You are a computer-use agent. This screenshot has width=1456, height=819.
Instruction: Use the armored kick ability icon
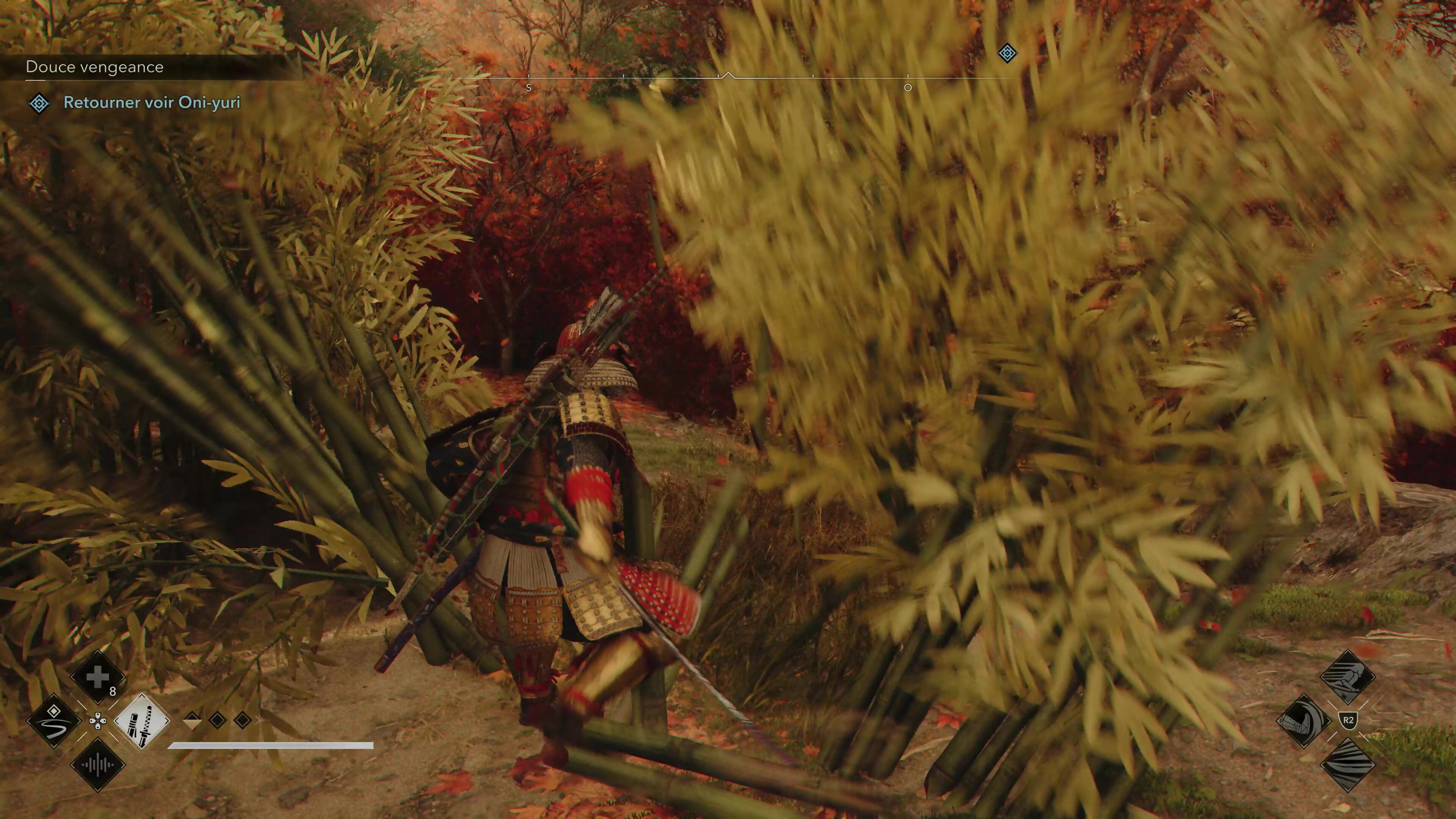tap(1304, 721)
